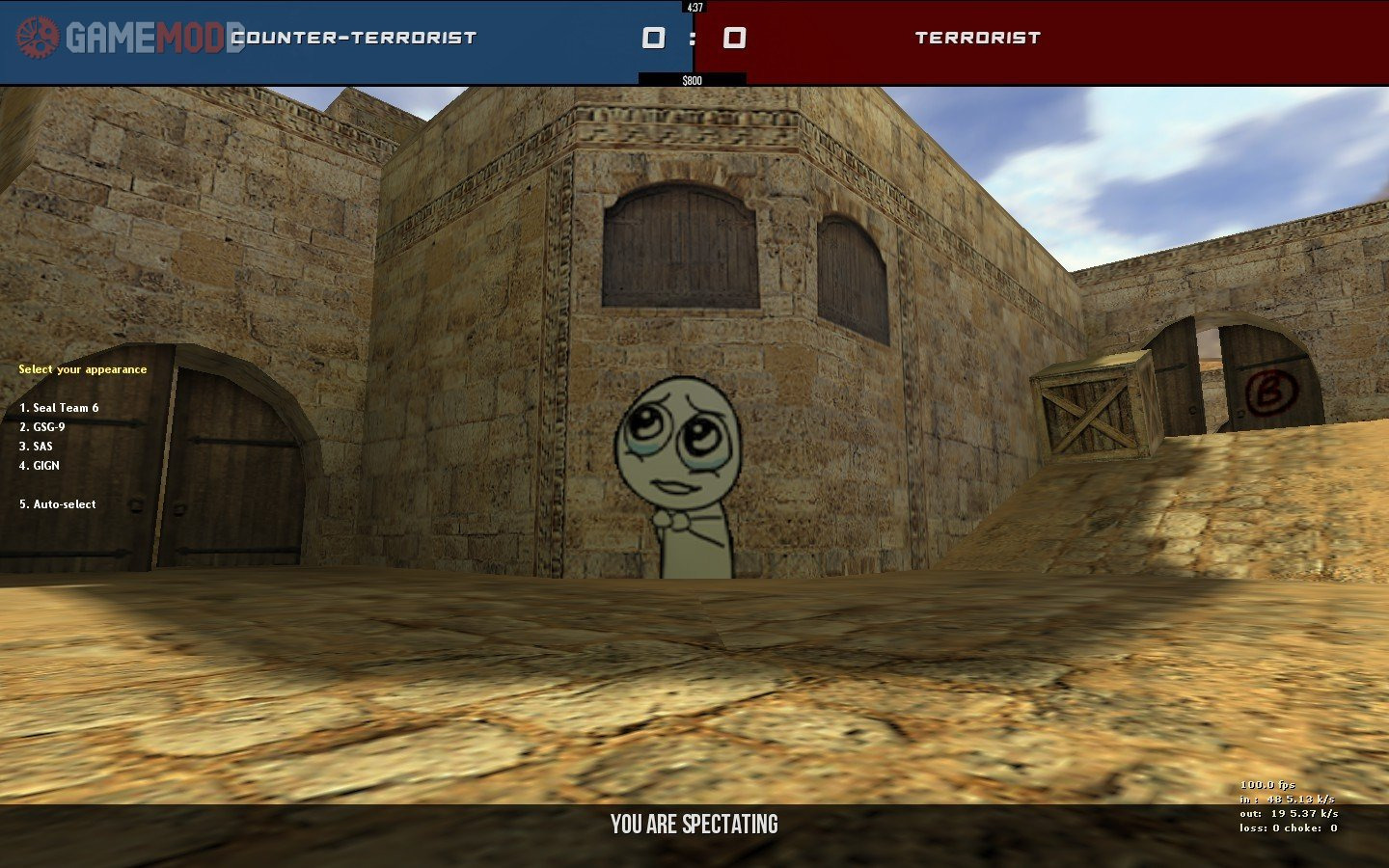This screenshot has width=1389, height=868.
Task: Choose the Seal Team 6 appearance
Action: point(59,408)
